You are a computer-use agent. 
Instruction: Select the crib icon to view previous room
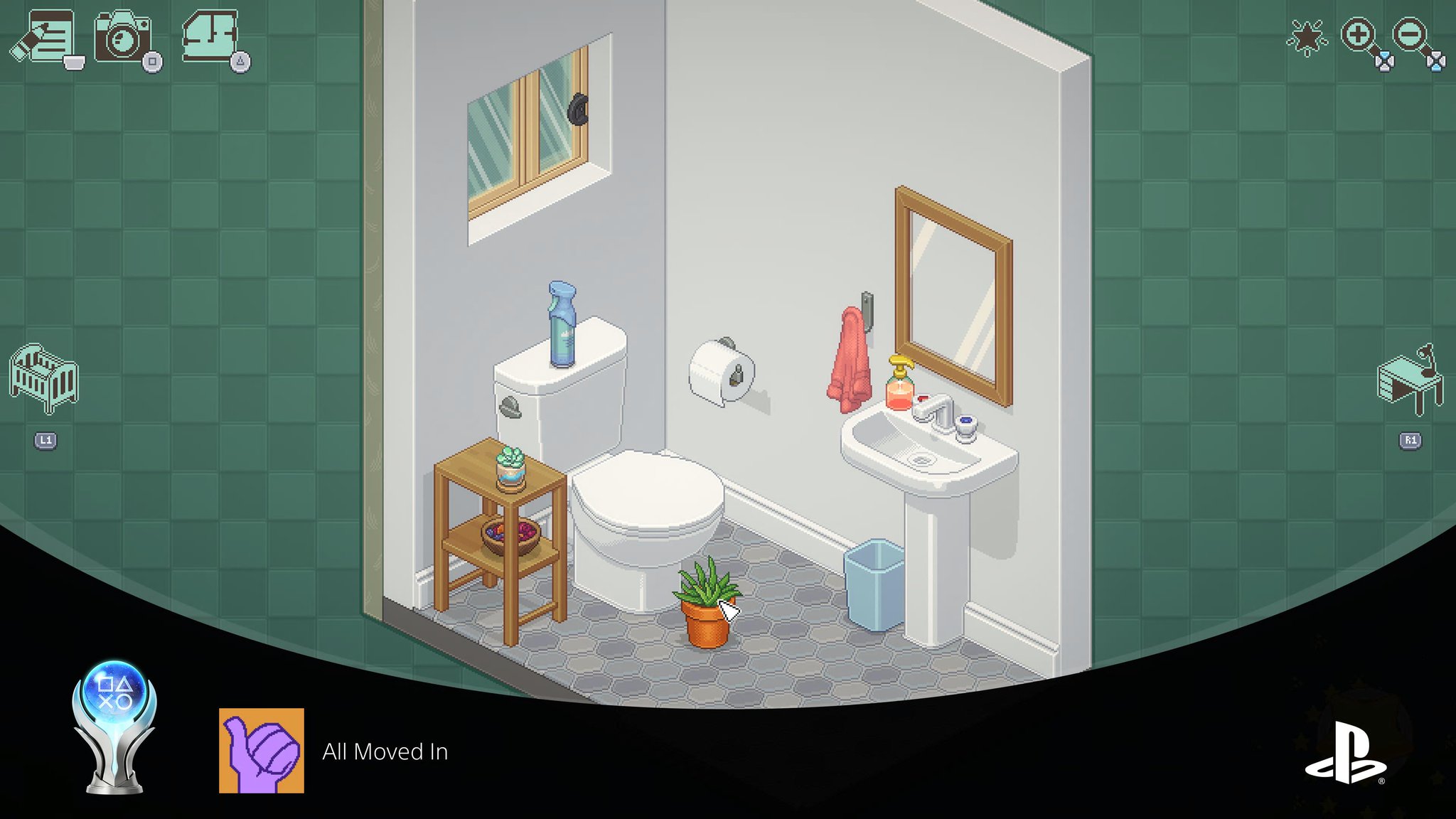click(x=43, y=377)
